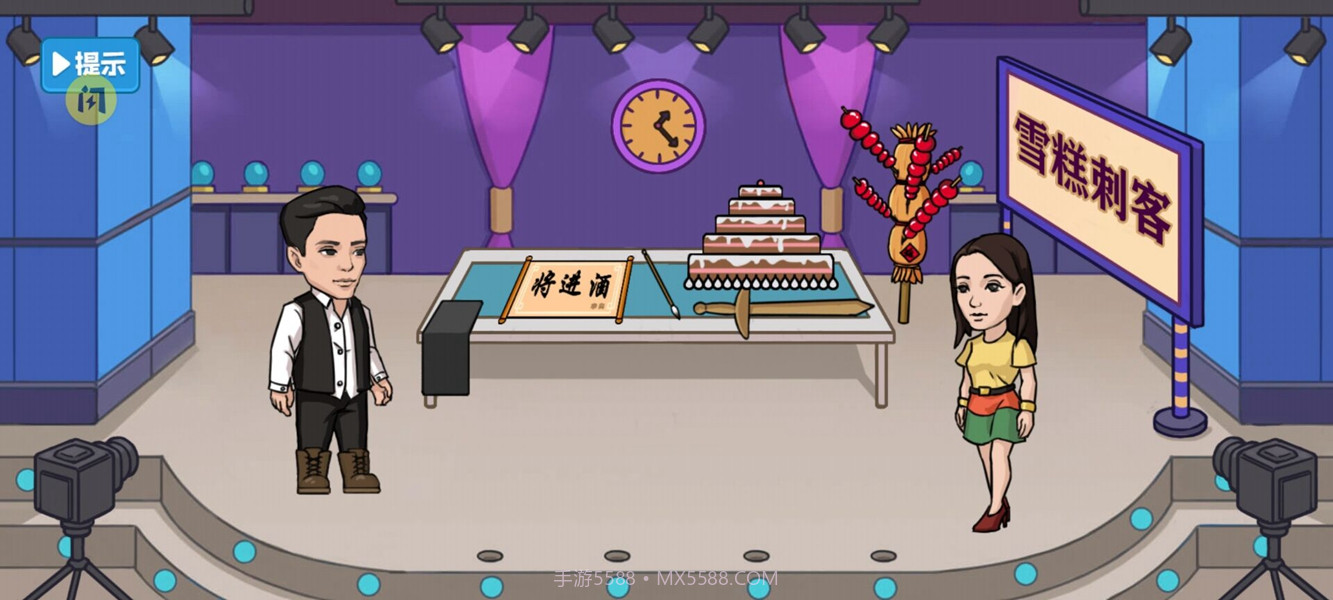Viewport: 1333px width, 600px height.
Task: Open the 提示 hint button
Action: click(x=90, y=63)
